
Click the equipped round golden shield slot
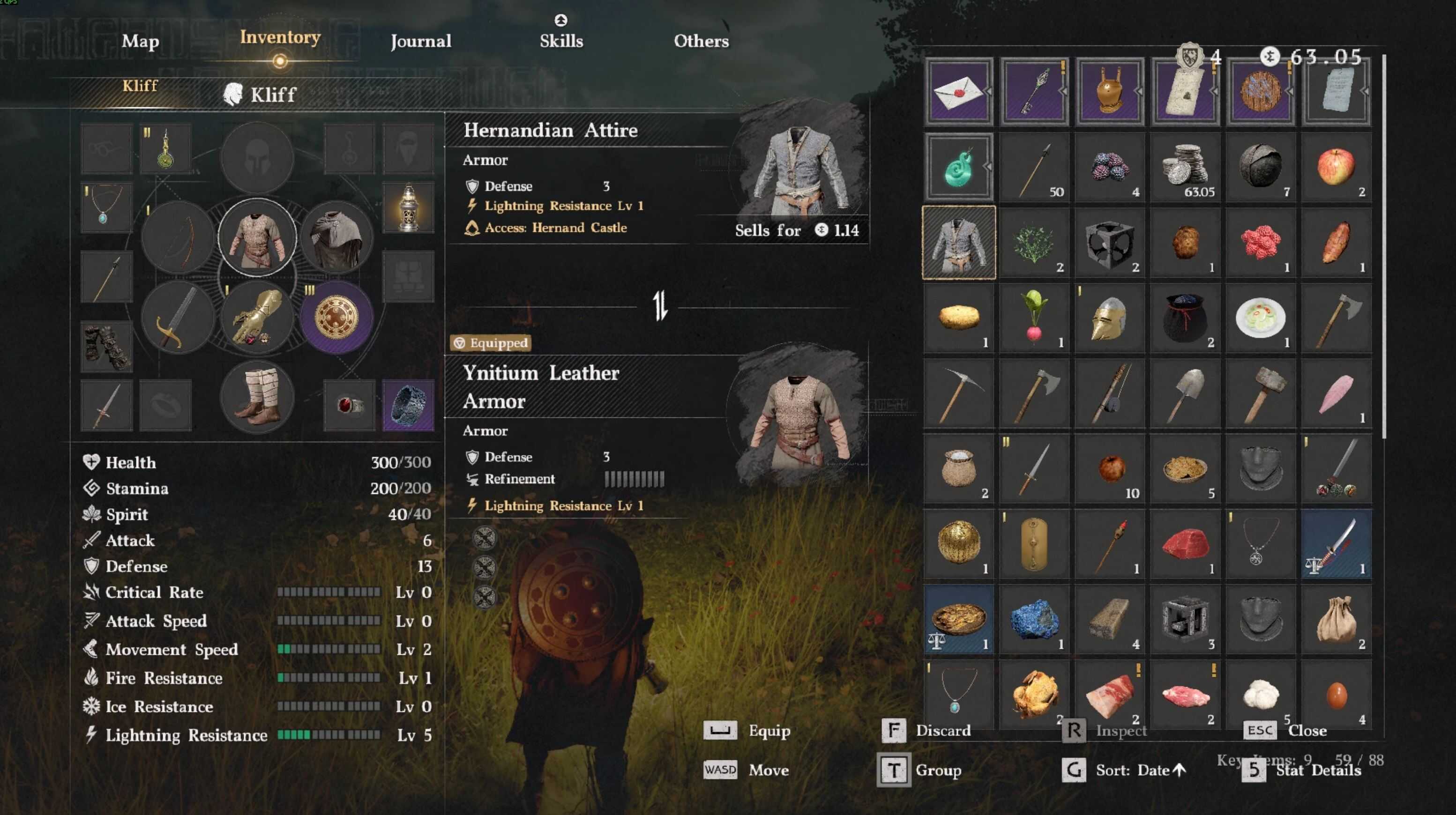pos(336,318)
